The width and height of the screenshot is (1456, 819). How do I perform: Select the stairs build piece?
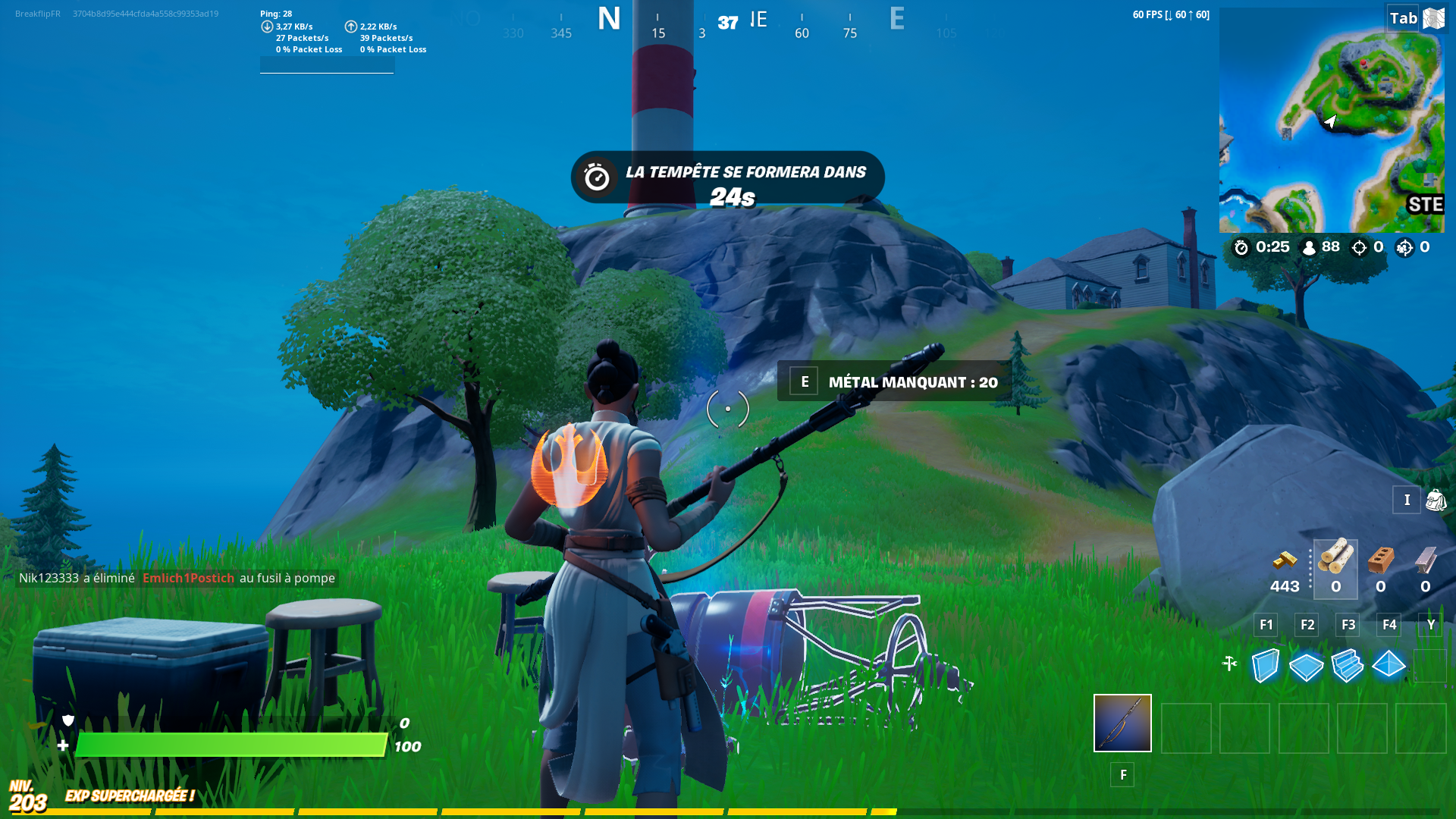(1348, 665)
